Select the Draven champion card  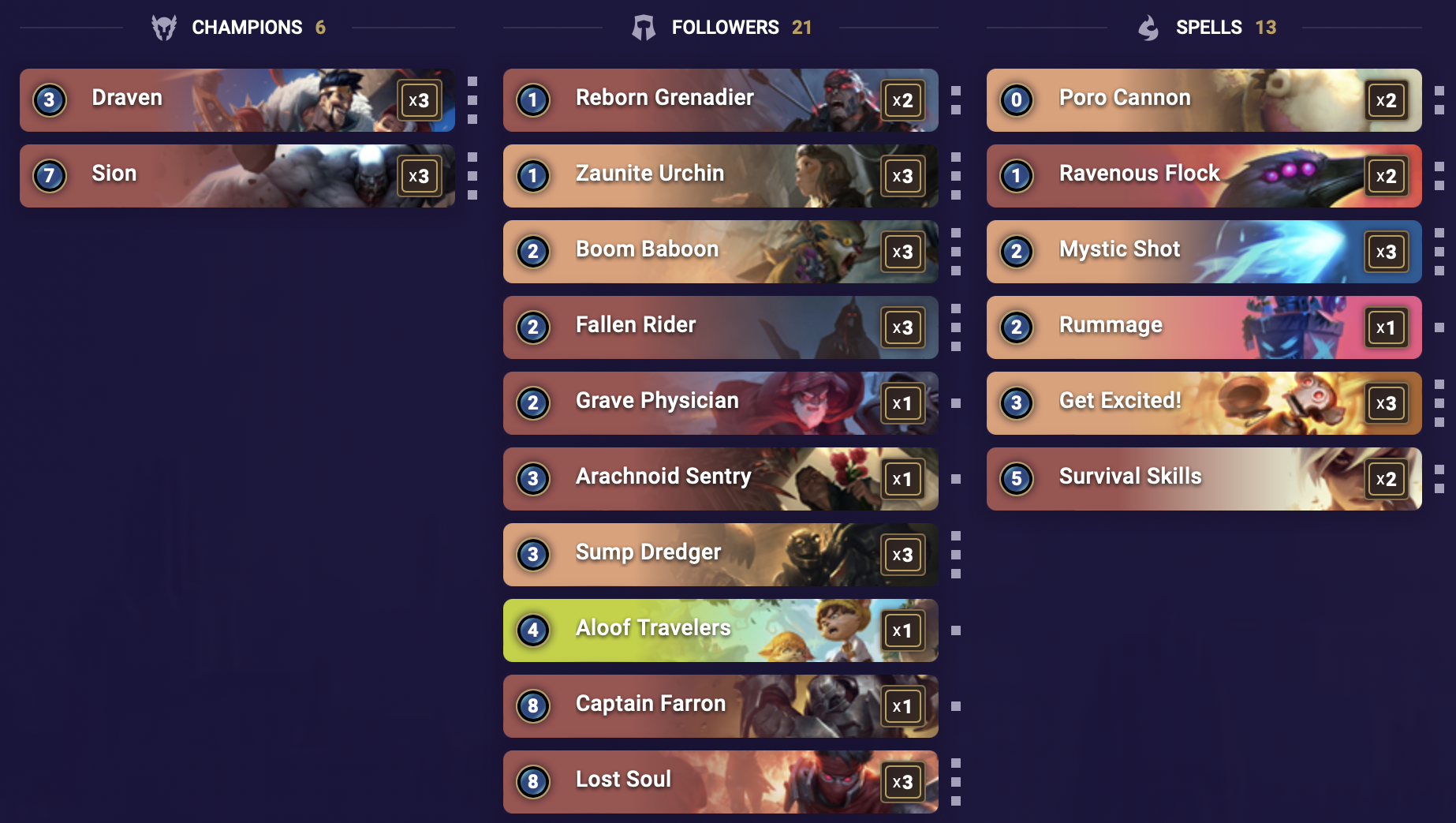237,100
